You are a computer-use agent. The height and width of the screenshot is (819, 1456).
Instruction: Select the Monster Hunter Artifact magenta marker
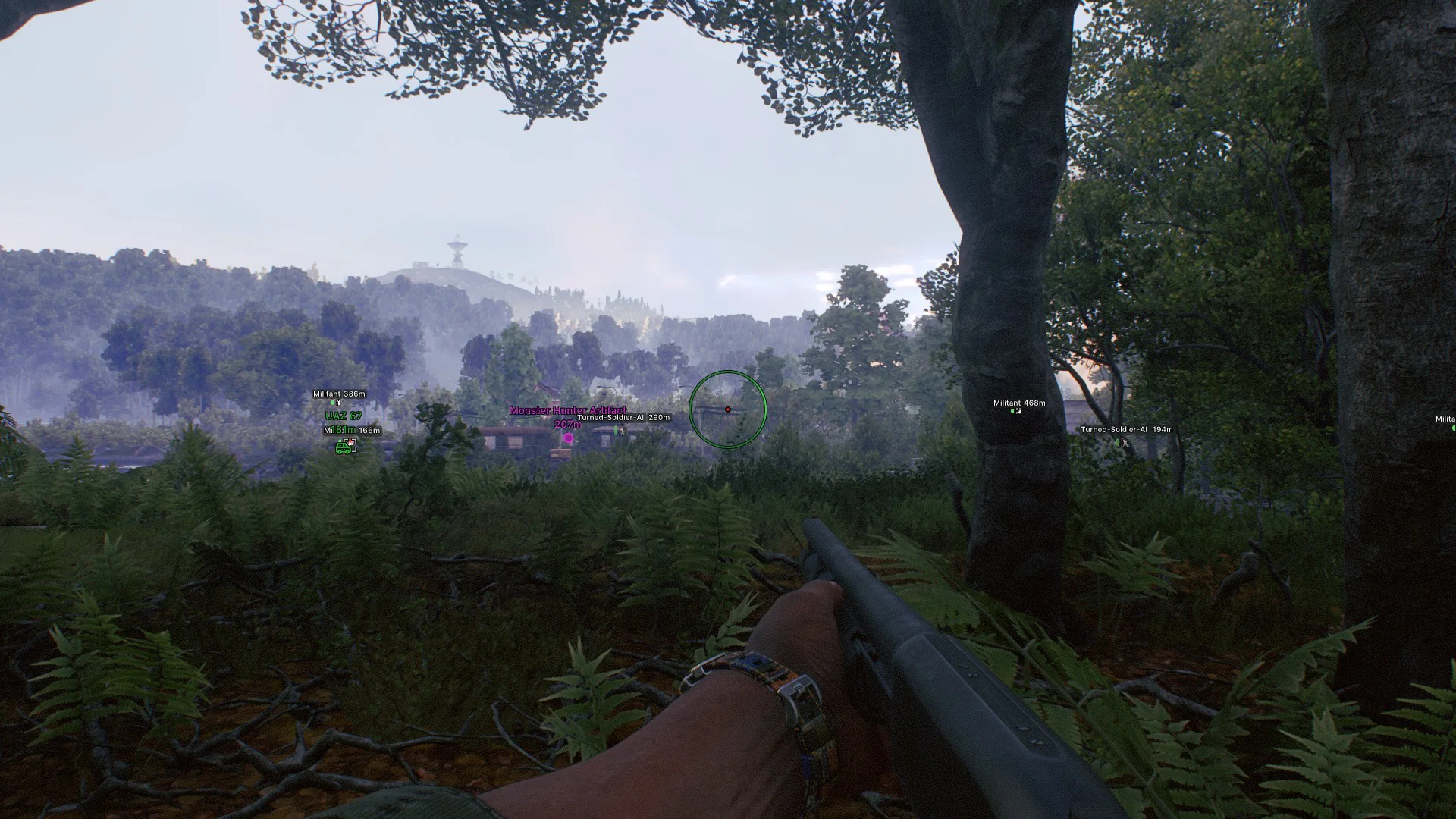(x=568, y=438)
